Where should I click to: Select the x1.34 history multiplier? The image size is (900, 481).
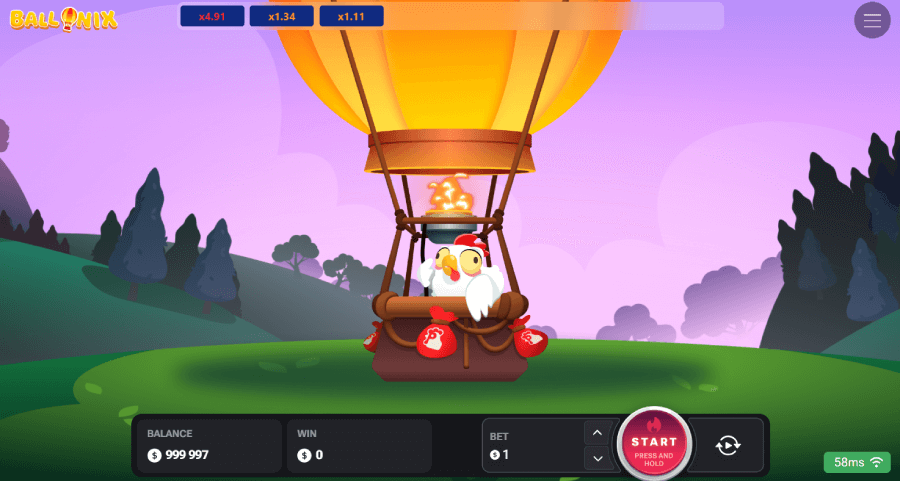coord(281,16)
